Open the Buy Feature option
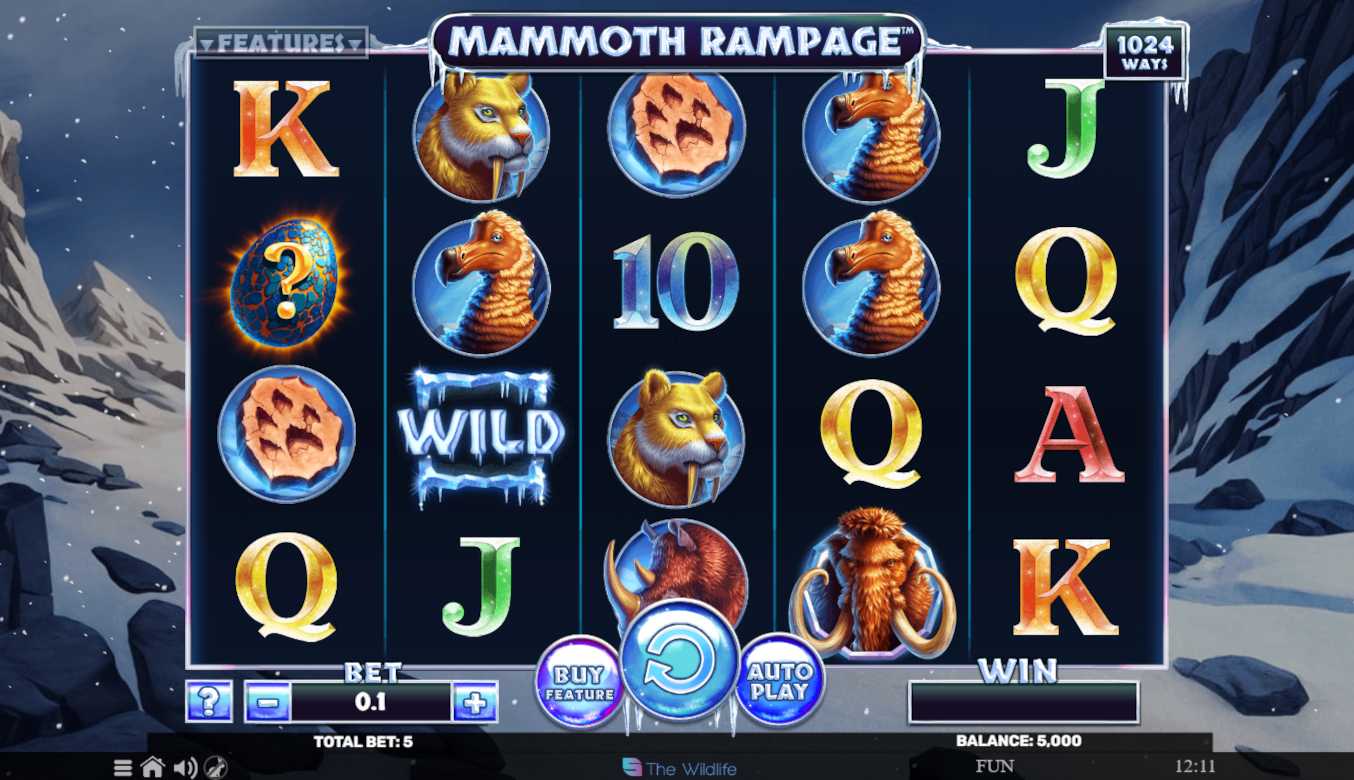The image size is (1354, 780). coord(579,682)
